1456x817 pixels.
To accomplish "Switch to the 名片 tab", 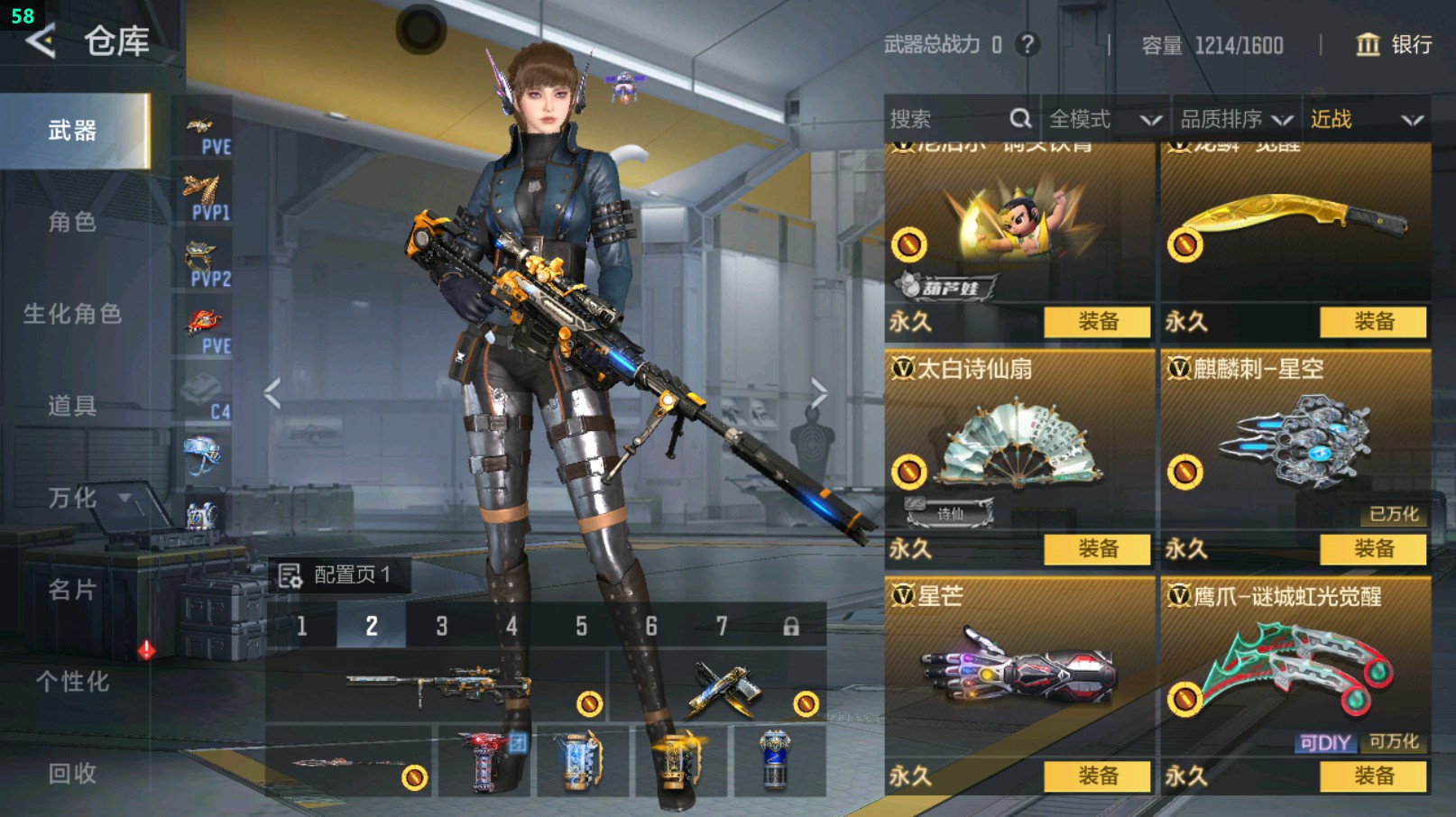I will point(72,590).
